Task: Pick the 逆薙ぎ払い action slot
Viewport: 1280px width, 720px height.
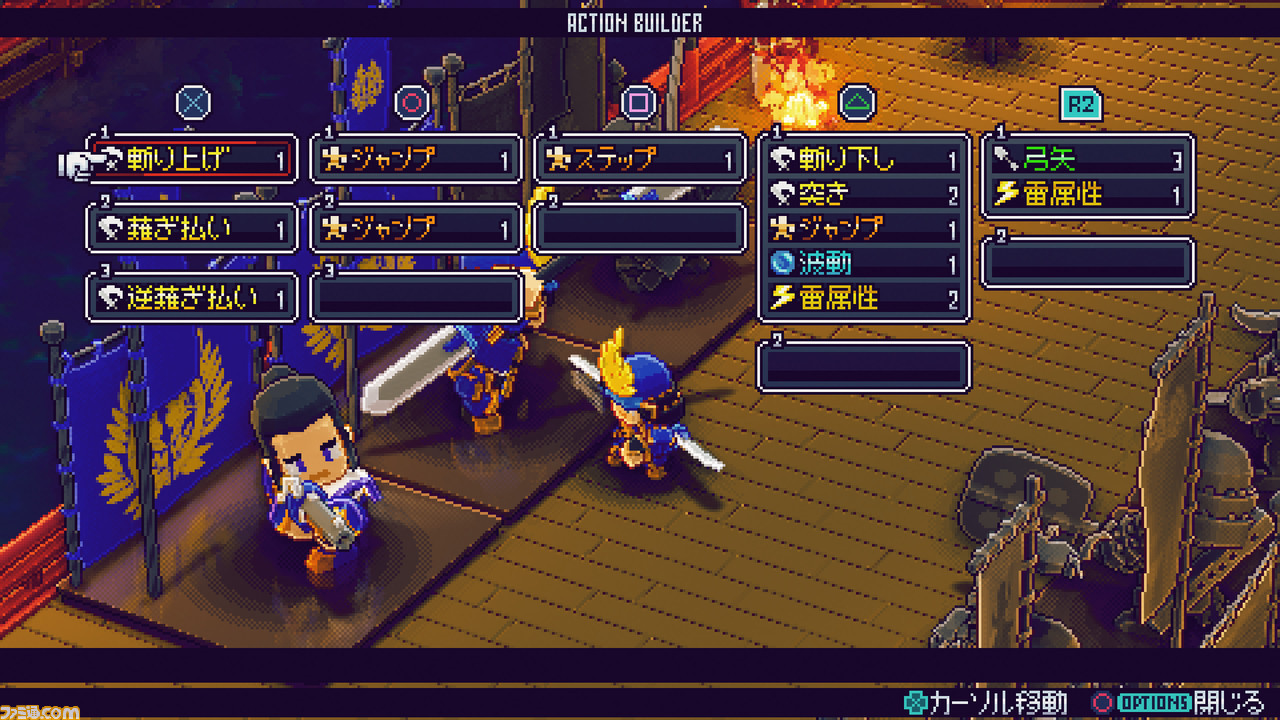Action: point(192,298)
